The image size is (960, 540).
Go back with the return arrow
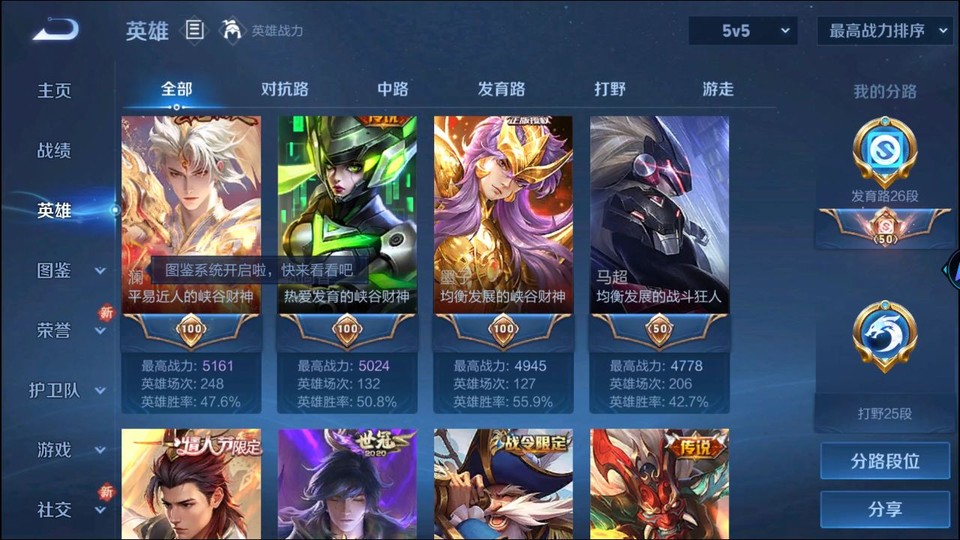point(54,30)
